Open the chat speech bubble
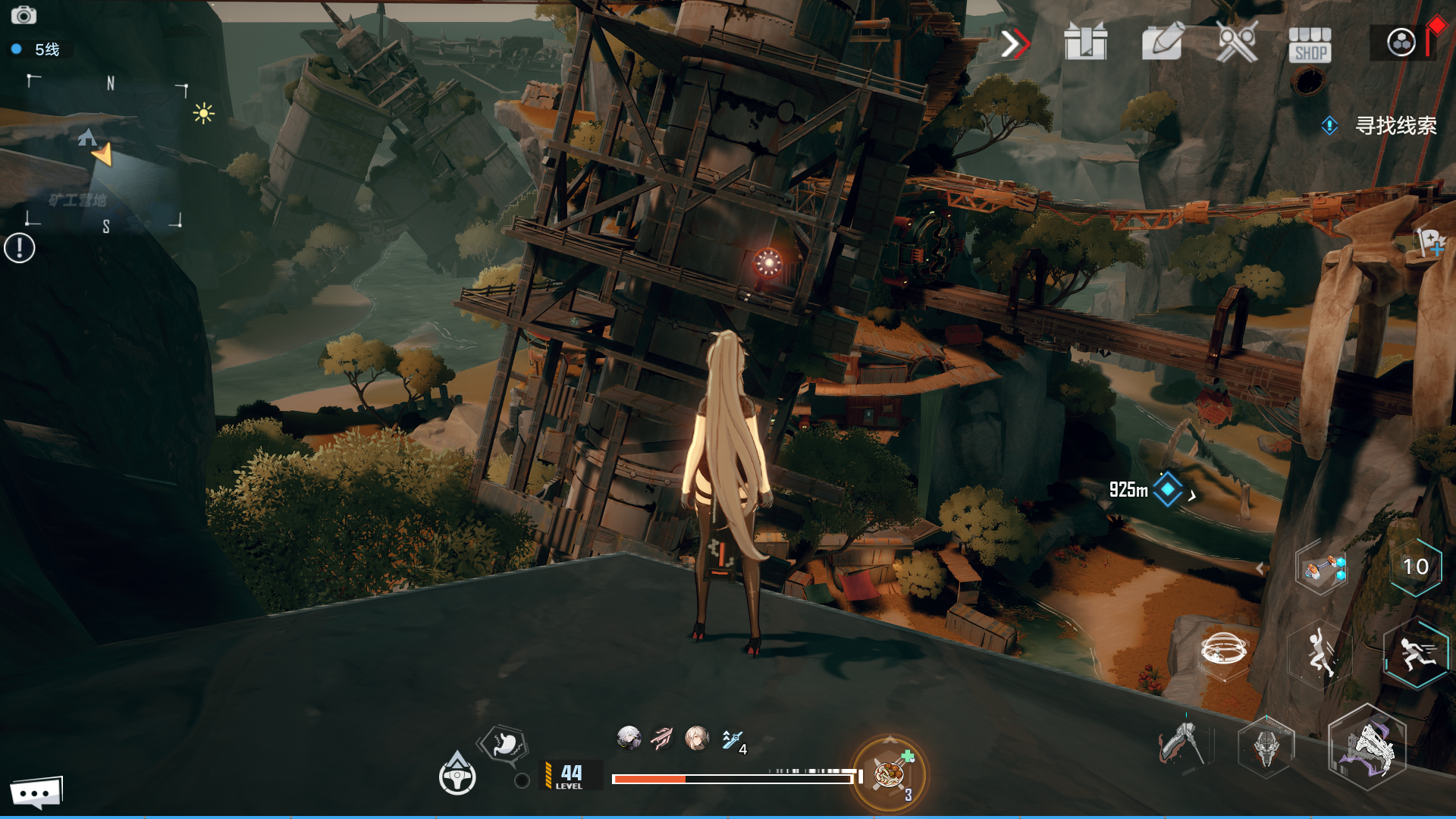1456x819 pixels. pyautogui.click(x=36, y=793)
